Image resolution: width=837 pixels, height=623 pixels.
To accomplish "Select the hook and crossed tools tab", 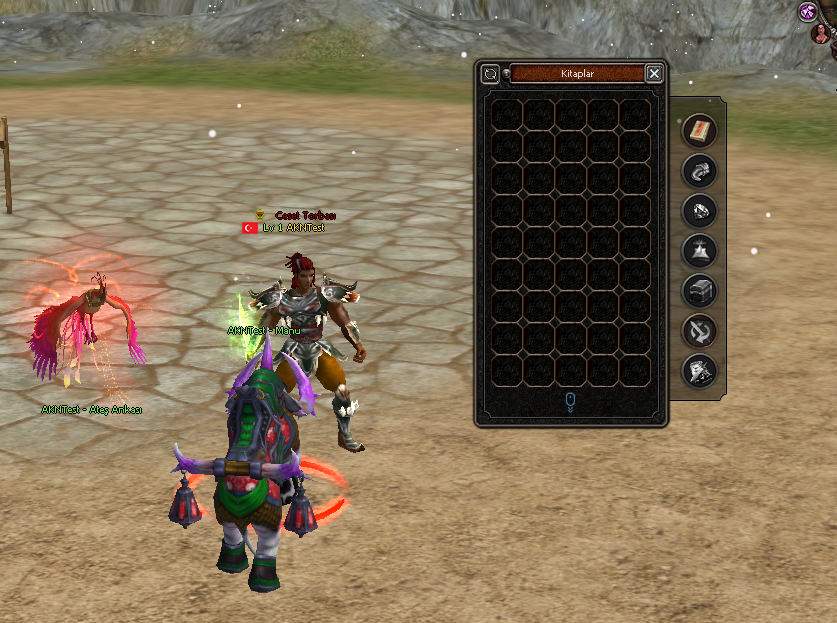I will [x=699, y=331].
